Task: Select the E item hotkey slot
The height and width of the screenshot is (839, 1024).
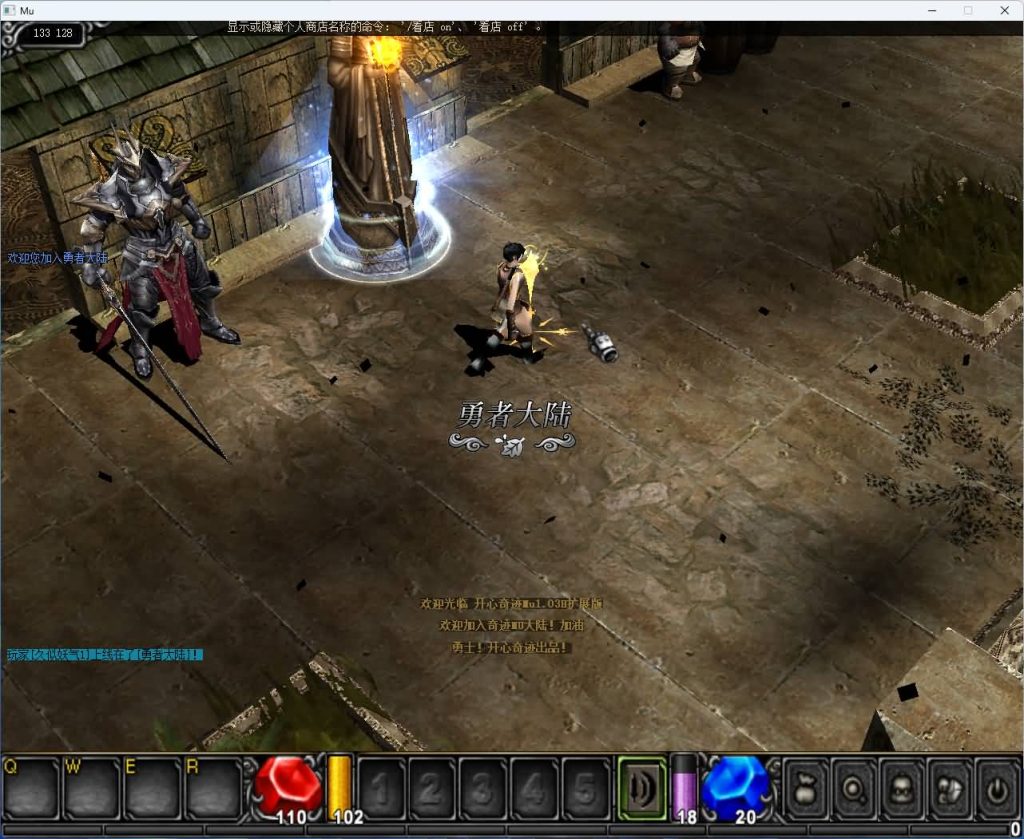Action: point(152,788)
